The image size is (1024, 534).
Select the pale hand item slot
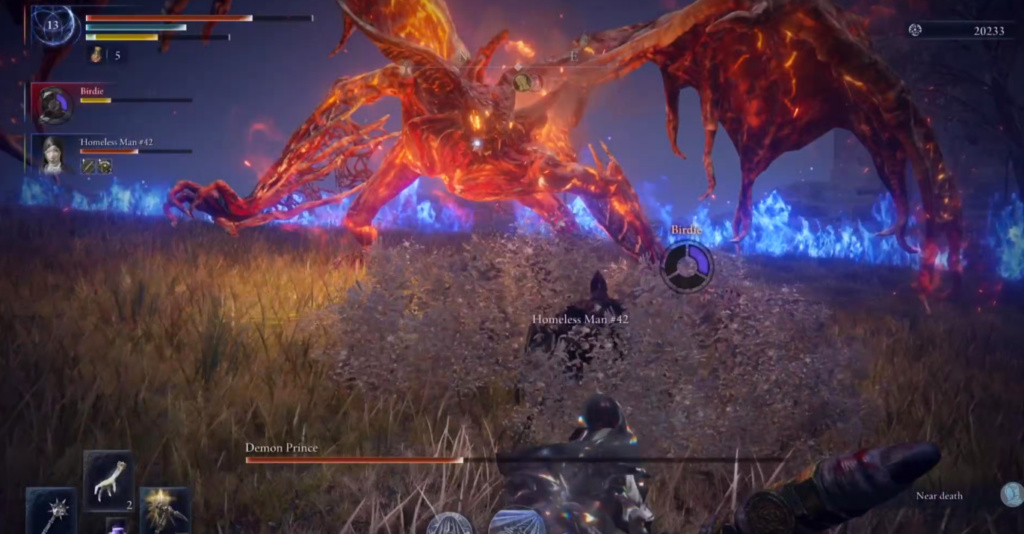tap(107, 481)
